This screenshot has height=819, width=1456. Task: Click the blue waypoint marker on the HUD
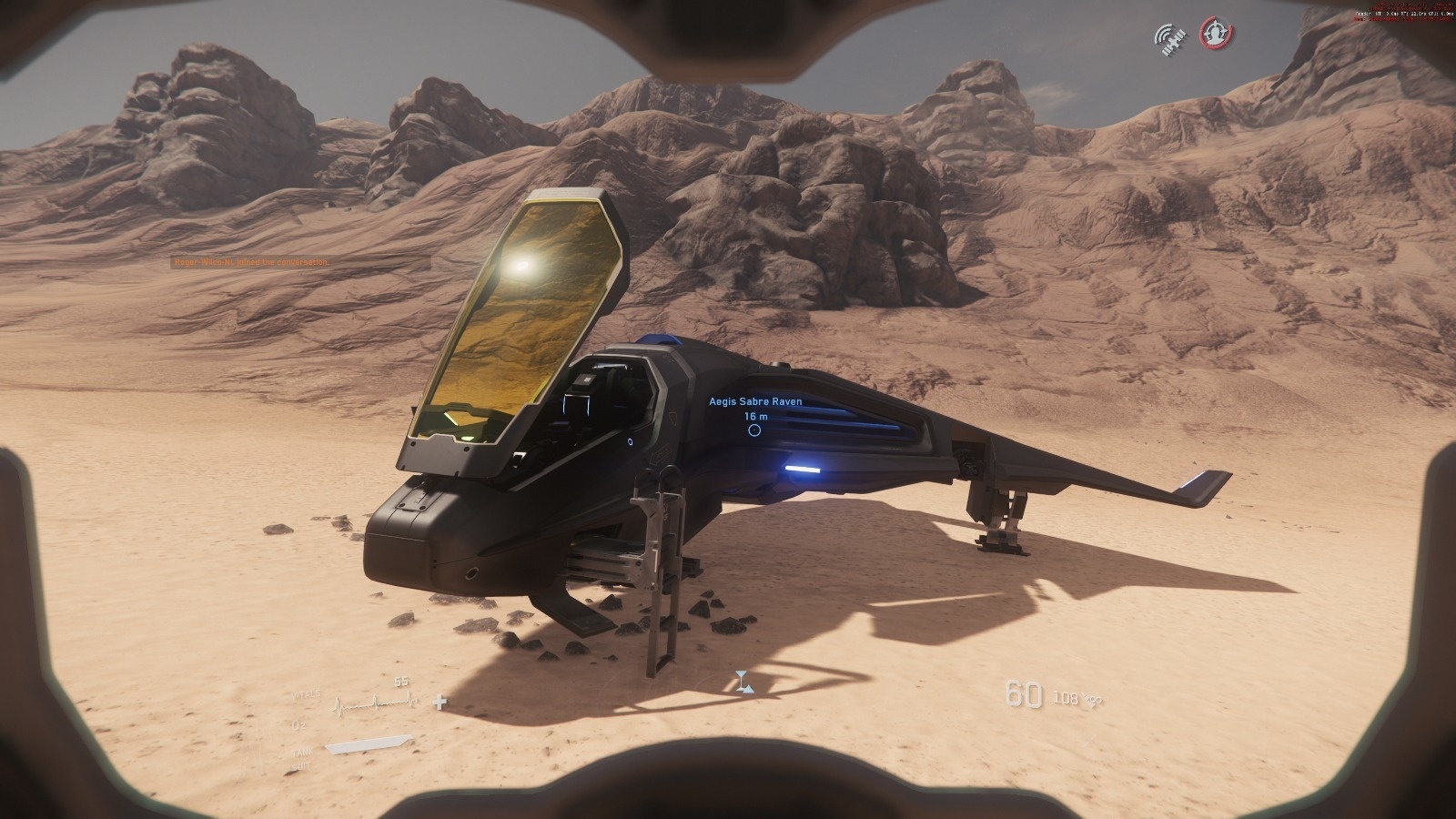pyautogui.click(x=744, y=682)
